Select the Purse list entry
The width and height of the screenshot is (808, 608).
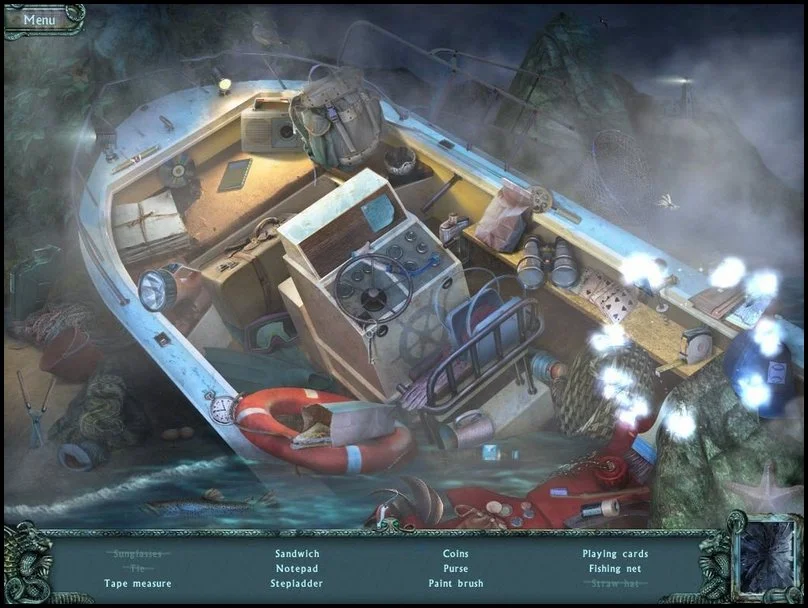point(455,568)
